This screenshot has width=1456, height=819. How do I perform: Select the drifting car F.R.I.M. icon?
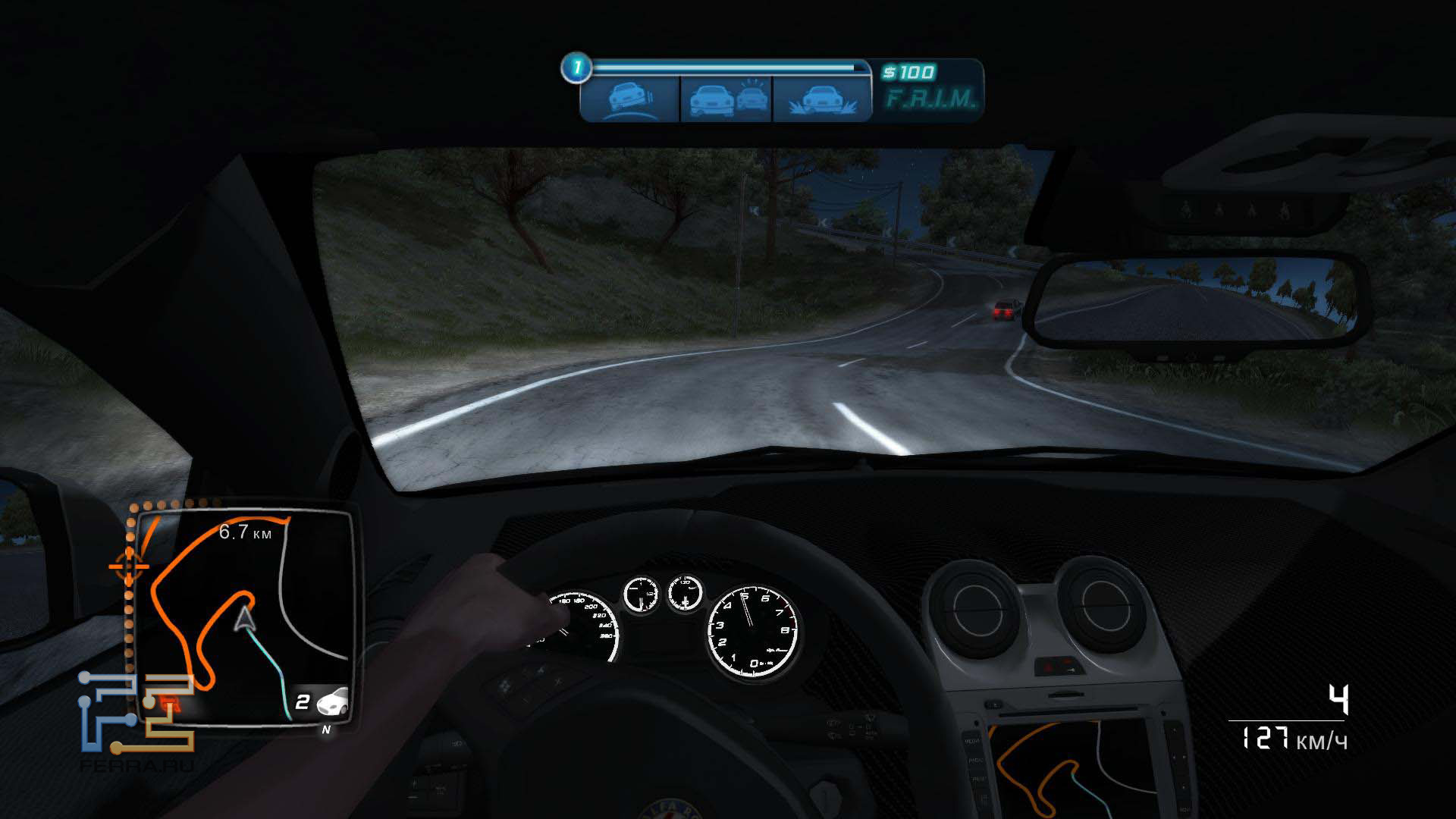629,99
